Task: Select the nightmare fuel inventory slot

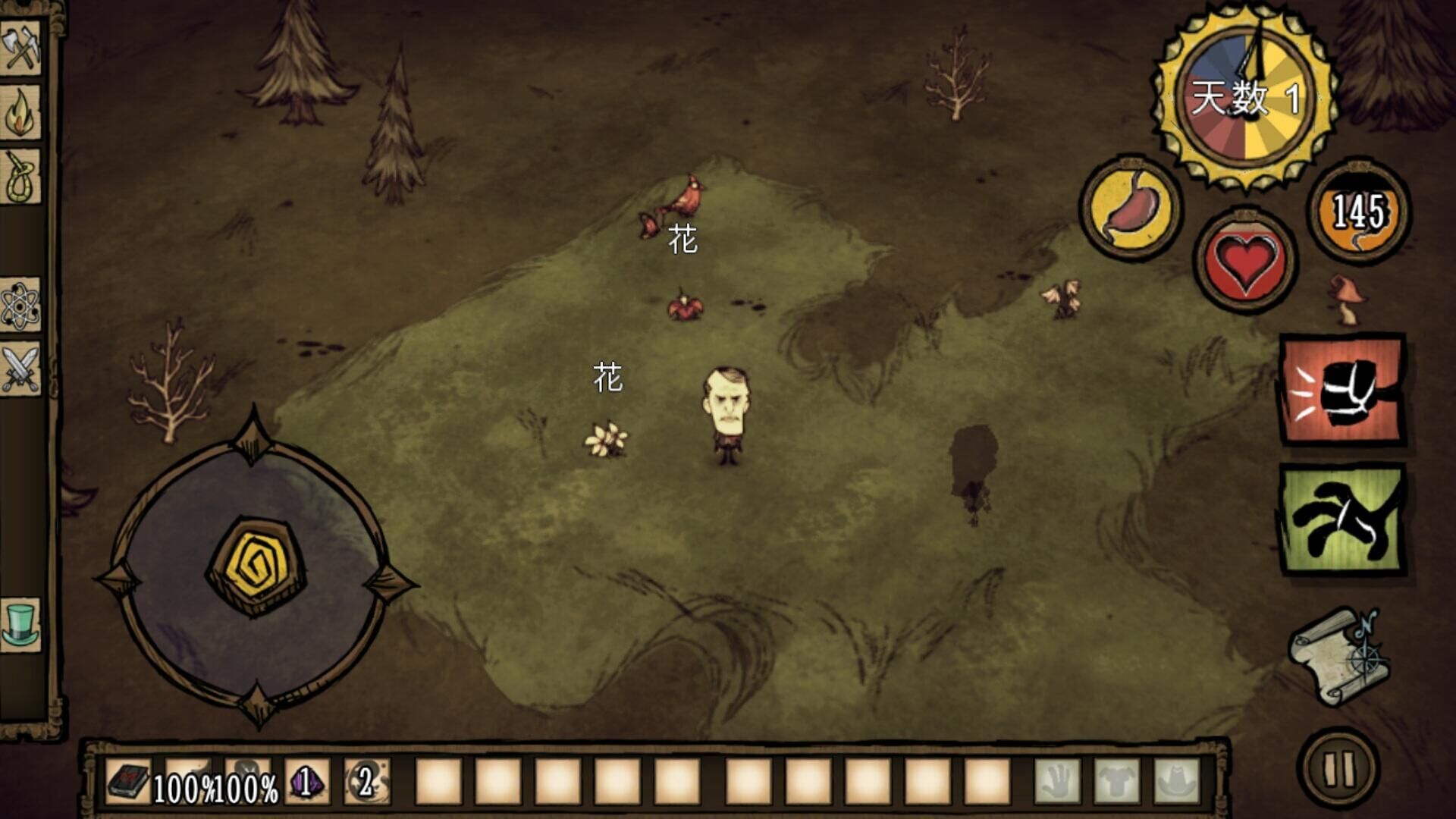Action: [x=366, y=781]
